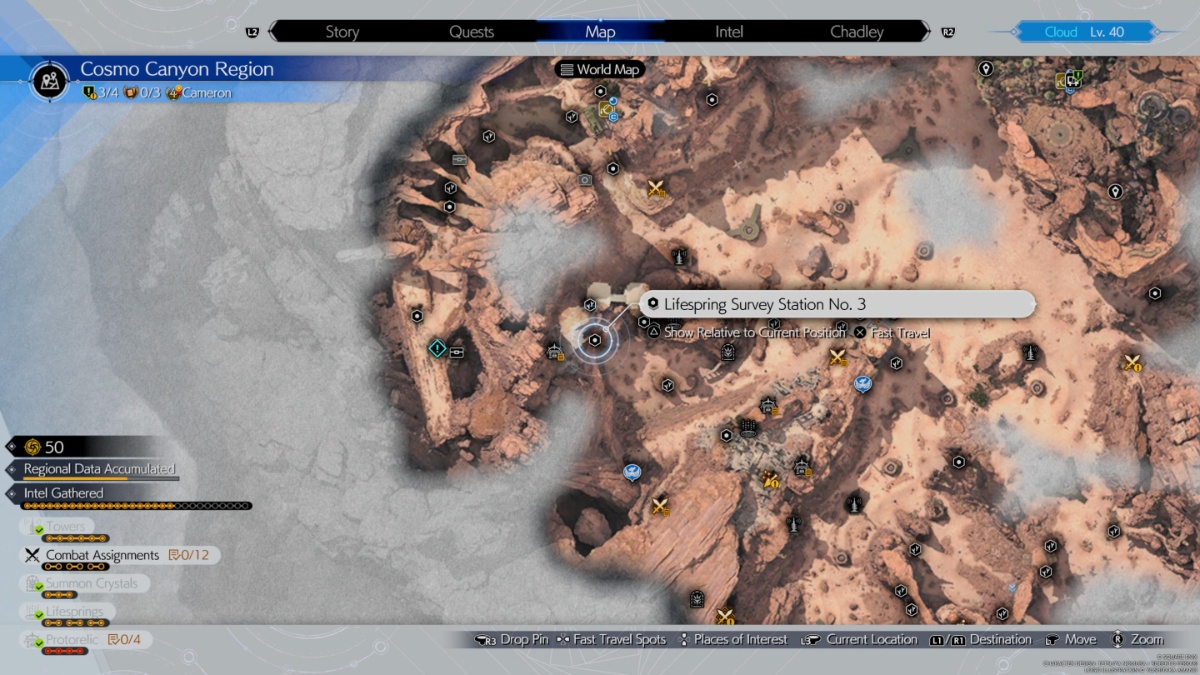Image resolution: width=1200 pixels, height=675 pixels.
Task: Select the Towers intel category
Action: click(x=66, y=527)
